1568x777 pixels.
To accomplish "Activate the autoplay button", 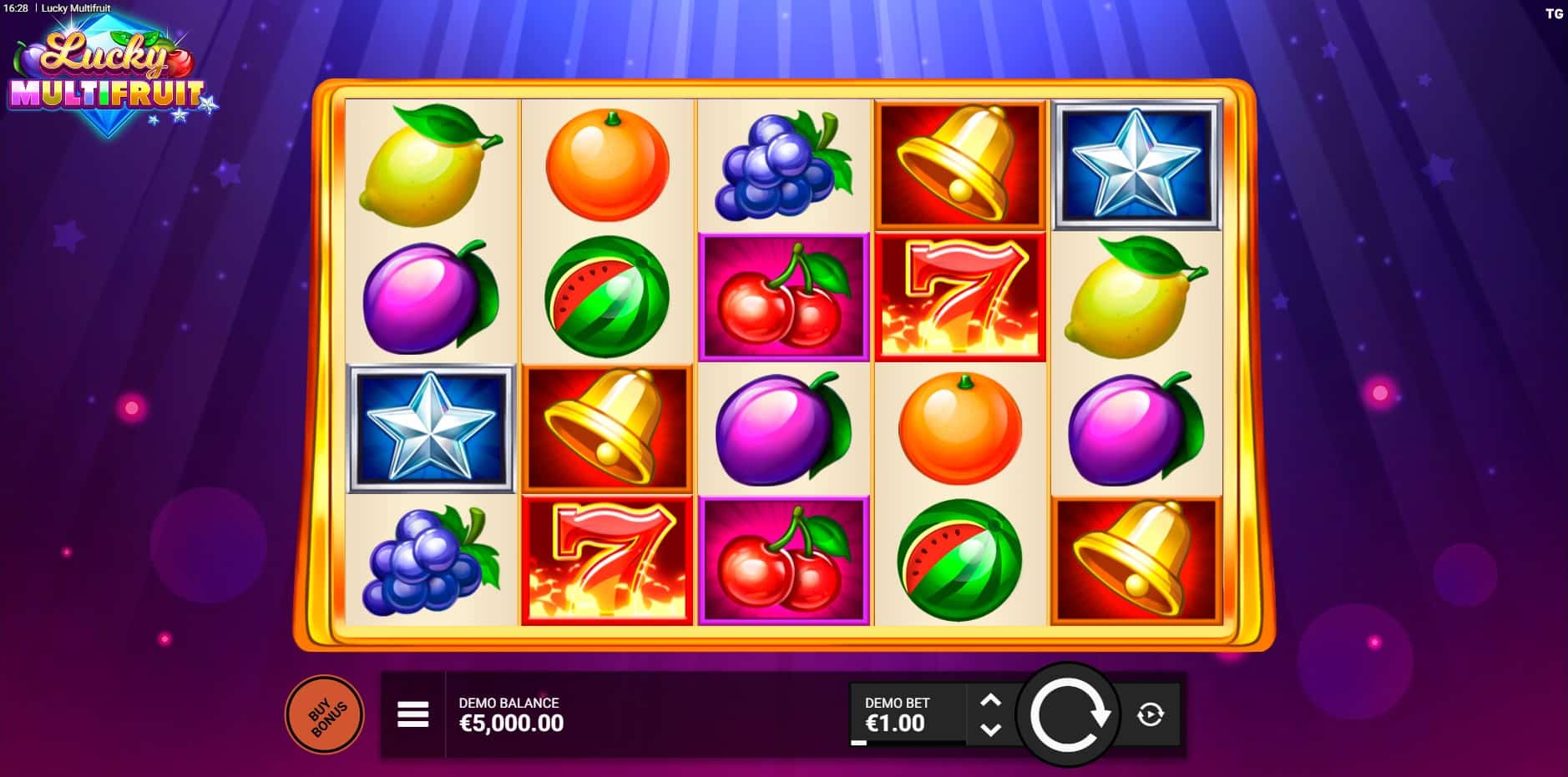I will click(x=1151, y=714).
